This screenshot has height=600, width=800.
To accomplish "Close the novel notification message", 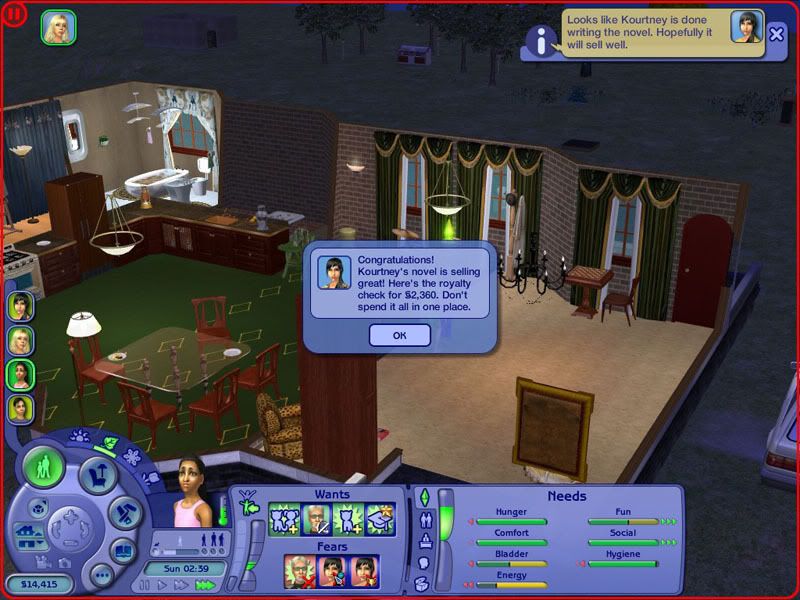I will (777, 35).
